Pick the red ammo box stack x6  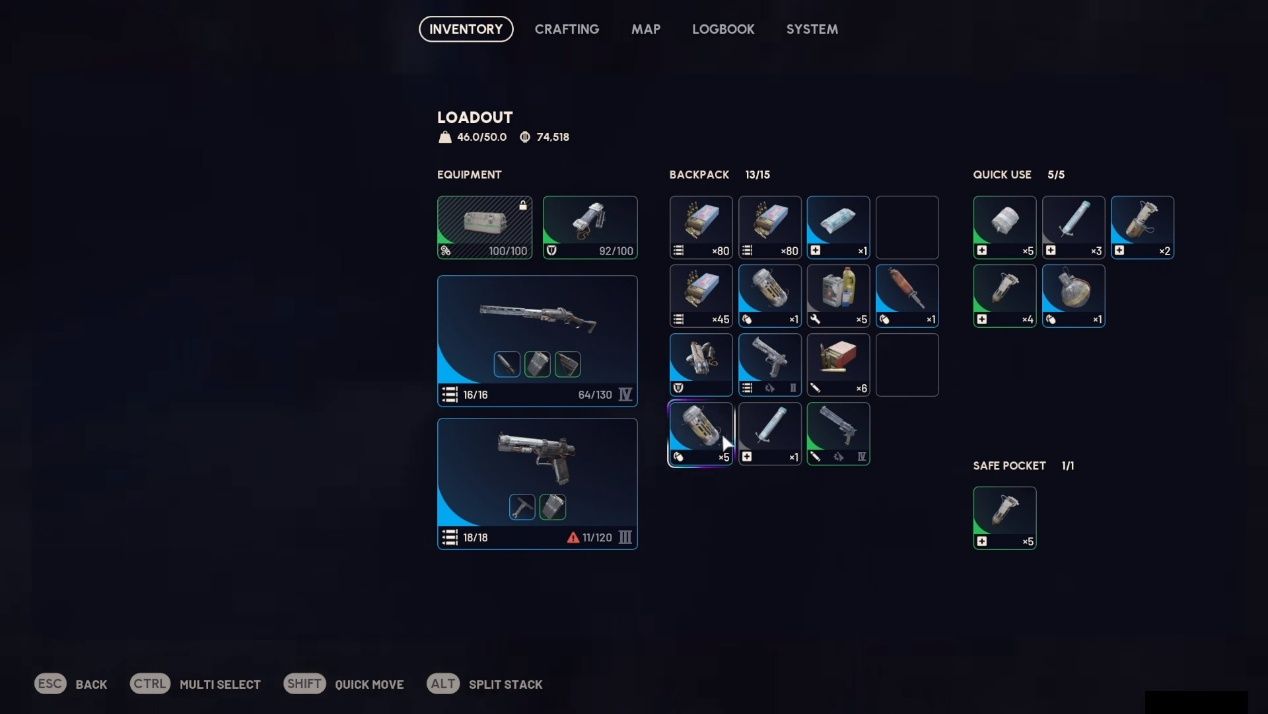pyautogui.click(x=838, y=364)
